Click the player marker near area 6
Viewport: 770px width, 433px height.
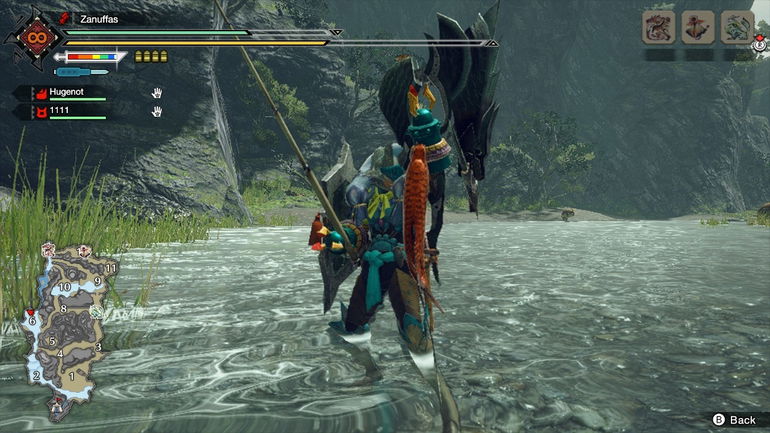pos(30,313)
